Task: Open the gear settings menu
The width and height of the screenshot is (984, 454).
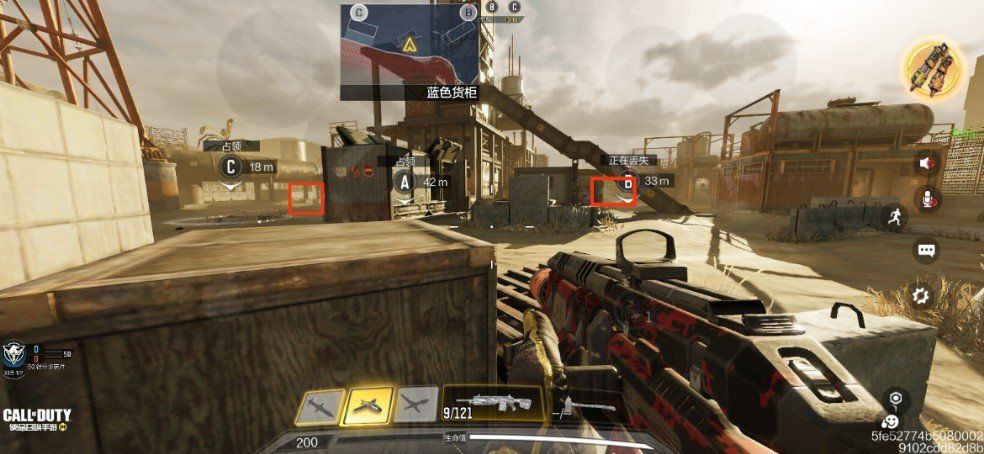Action: tap(922, 294)
